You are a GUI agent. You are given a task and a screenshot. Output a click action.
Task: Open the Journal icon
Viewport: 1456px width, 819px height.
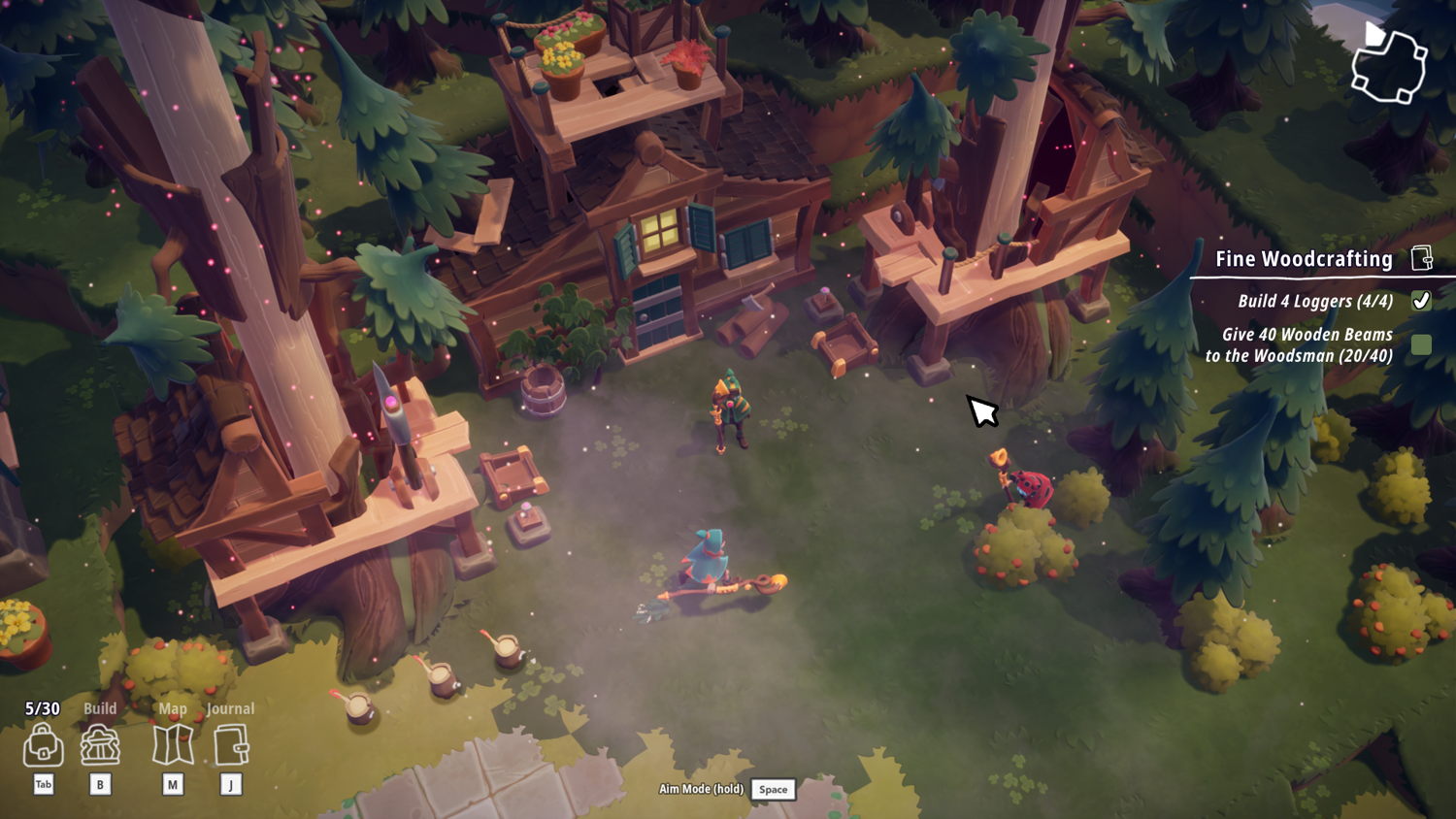click(x=231, y=746)
